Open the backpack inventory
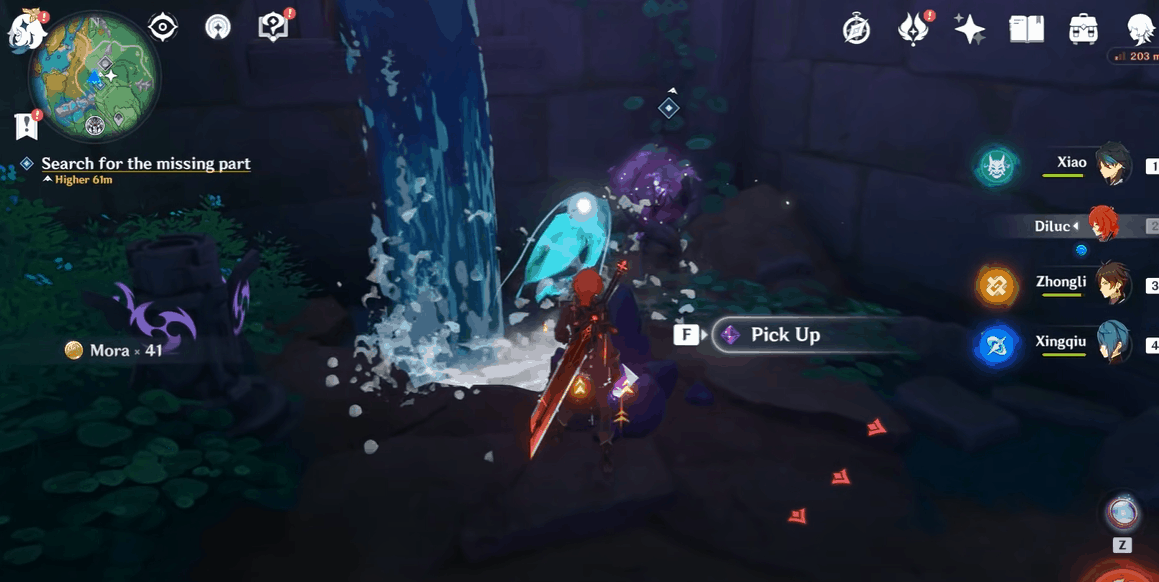1159x582 pixels. [1083, 30]
